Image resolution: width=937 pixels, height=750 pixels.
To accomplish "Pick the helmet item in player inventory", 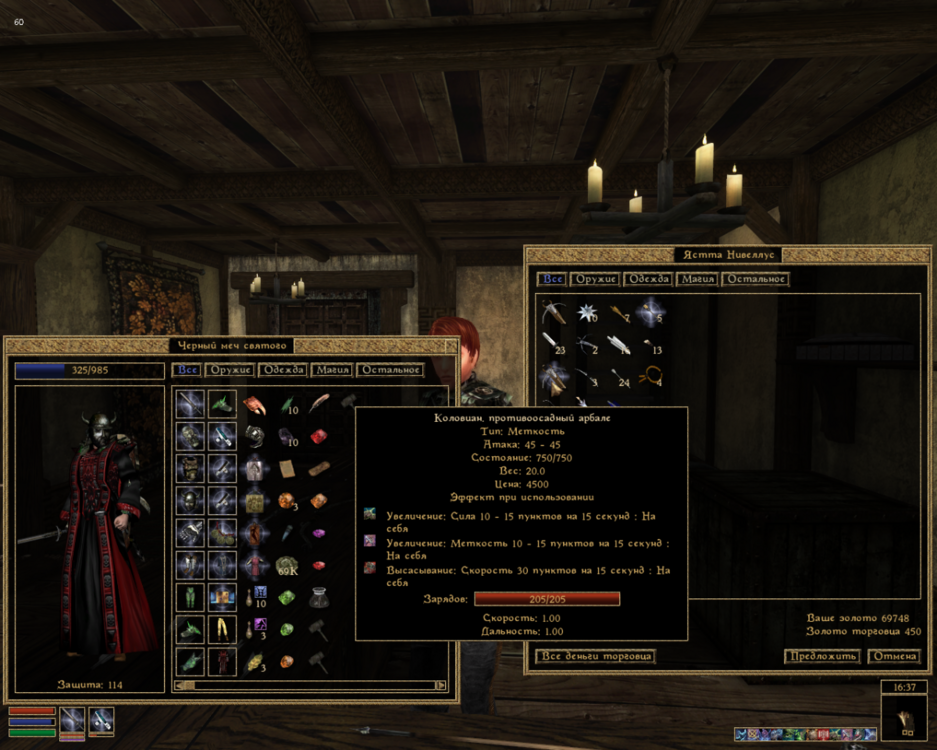I will pyautogui.click(x=190, y=500).
